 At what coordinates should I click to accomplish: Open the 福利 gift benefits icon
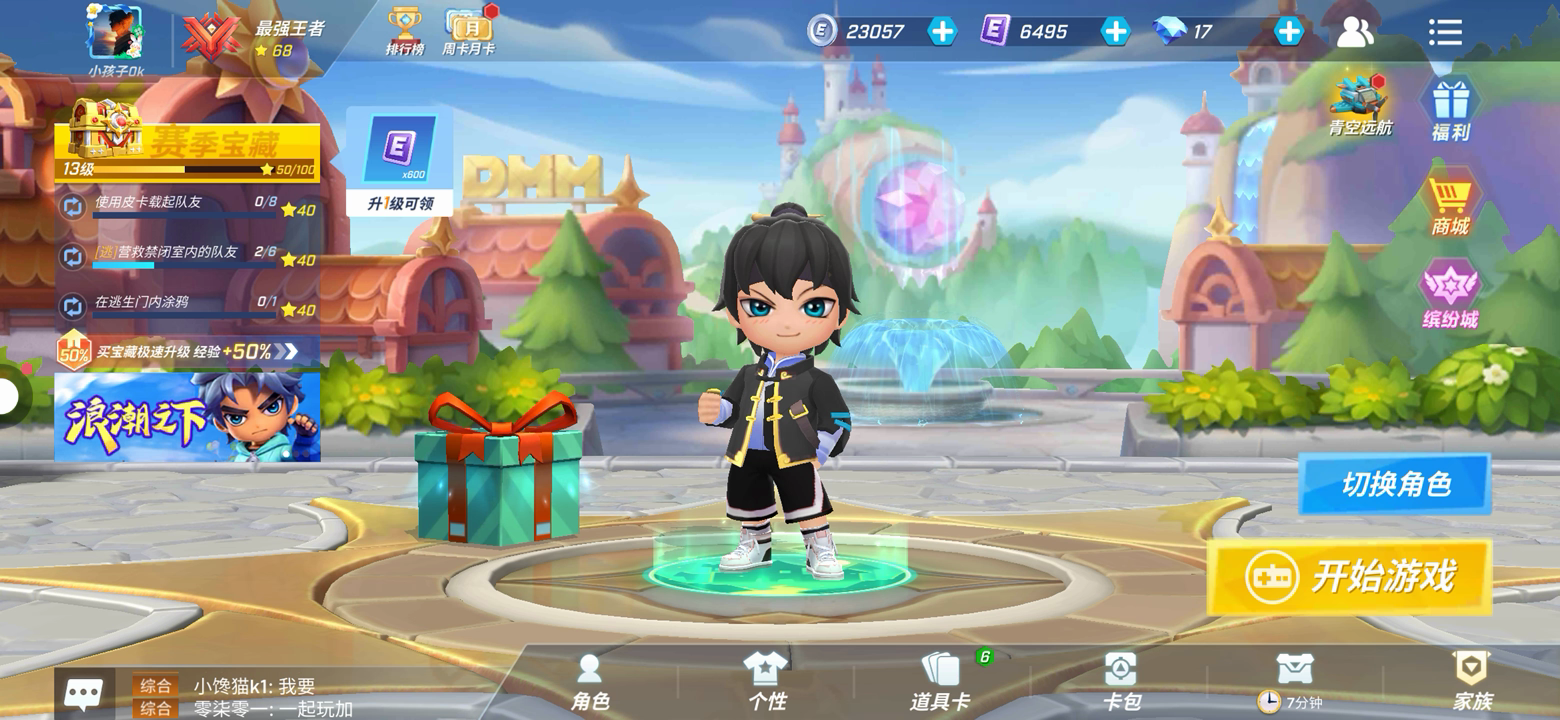tap(1449, 109)
